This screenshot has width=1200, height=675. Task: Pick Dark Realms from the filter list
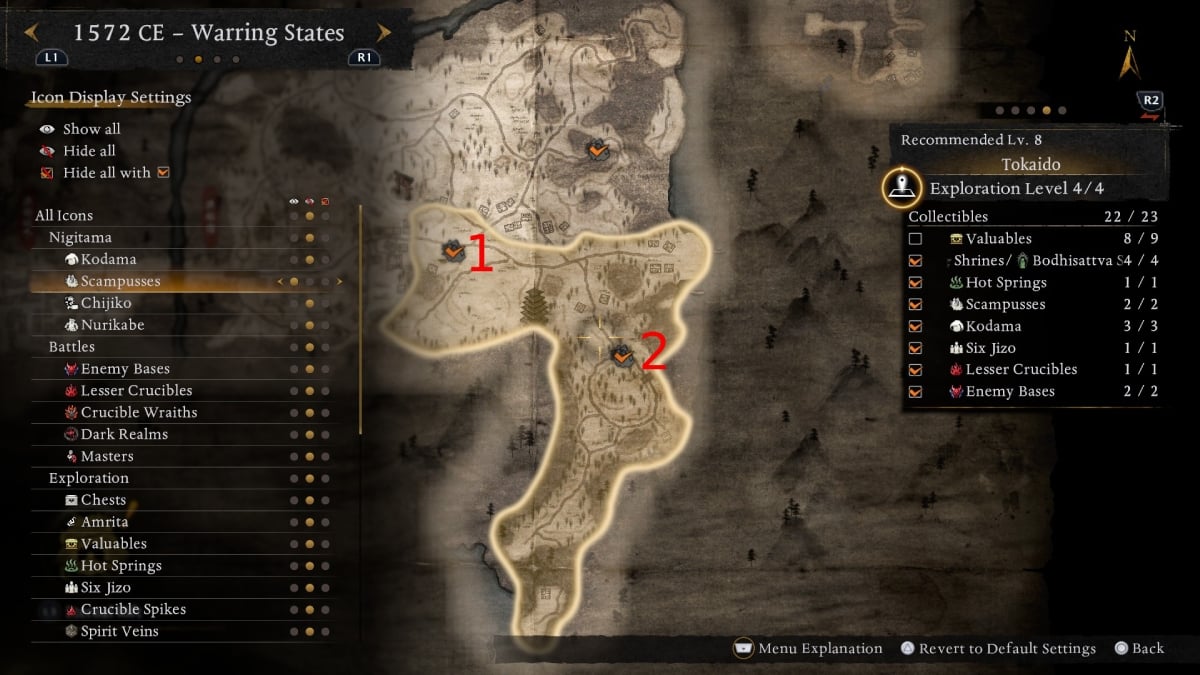124,434
